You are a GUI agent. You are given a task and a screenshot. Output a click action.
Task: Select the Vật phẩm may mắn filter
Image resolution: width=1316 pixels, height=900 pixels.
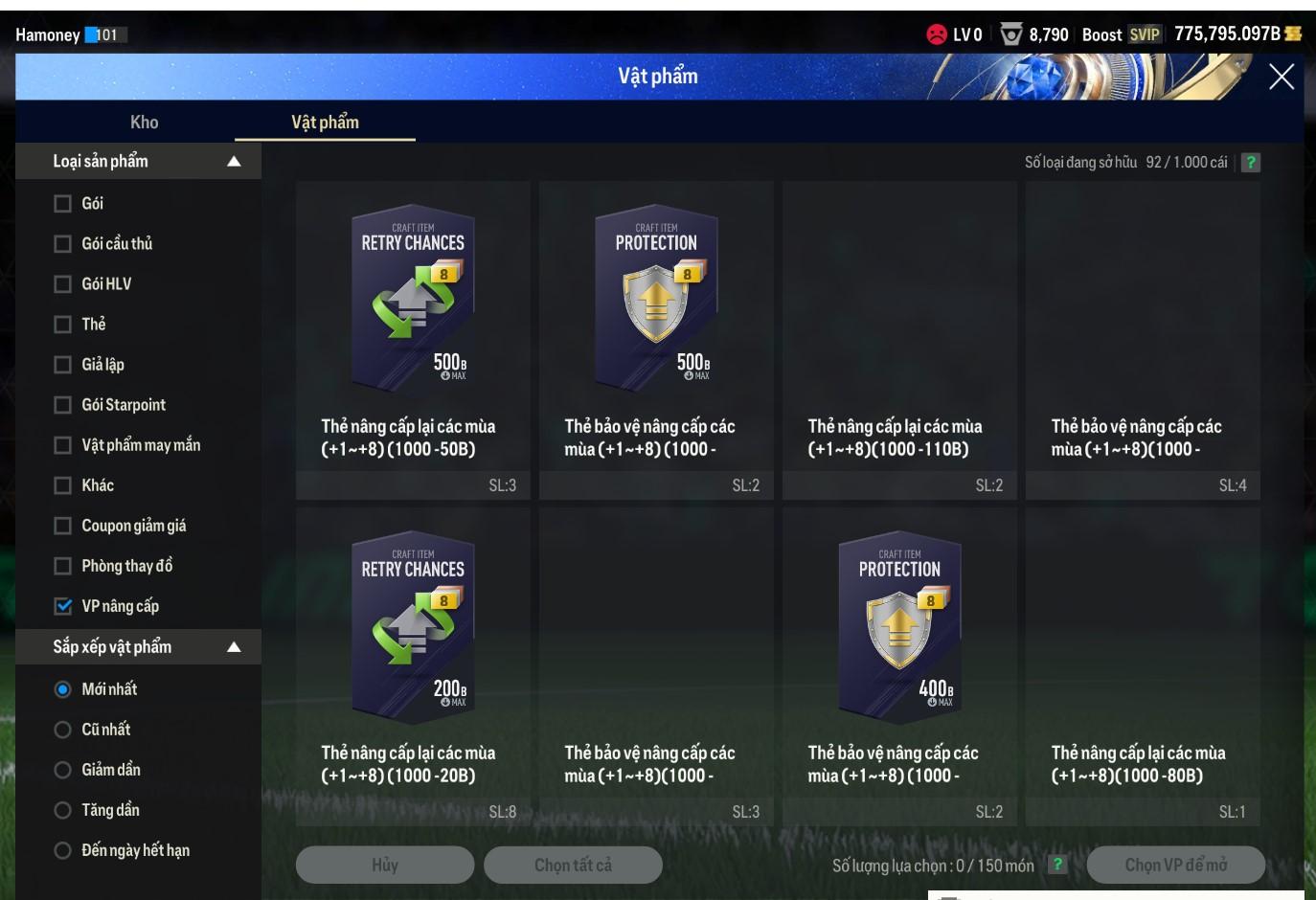pyautogui.click(x=63, y=445)
